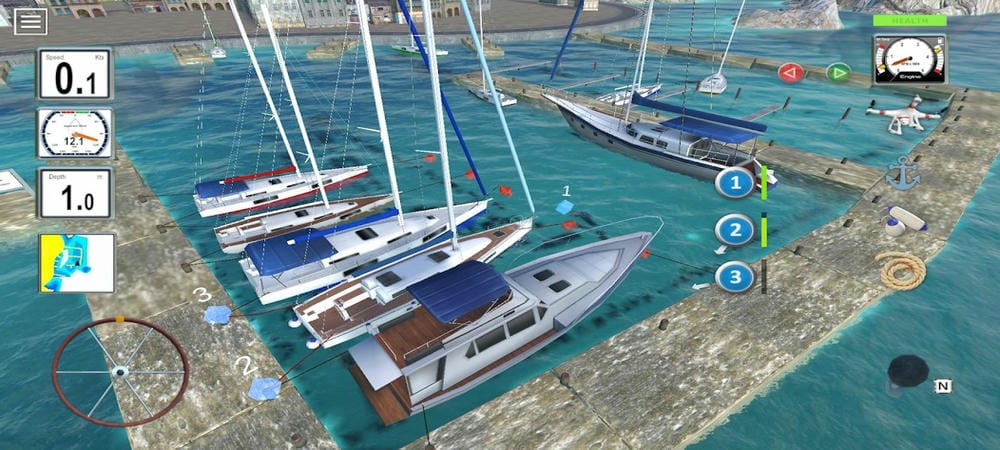Select mooring line button 1
This screenshot has width=1000, height=450.
pos(736,183)
